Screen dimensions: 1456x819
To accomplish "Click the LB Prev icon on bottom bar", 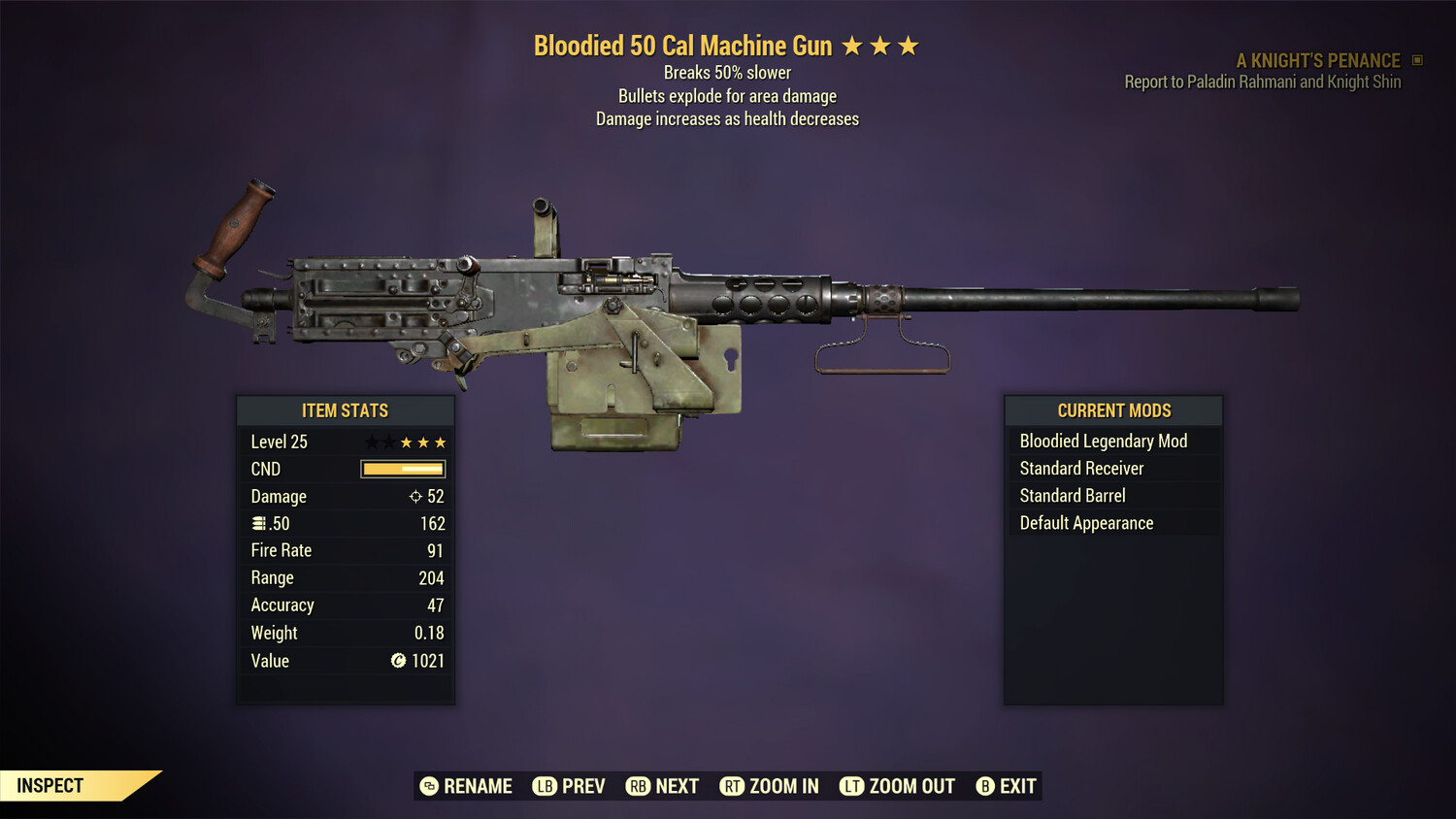I will 545,786.
